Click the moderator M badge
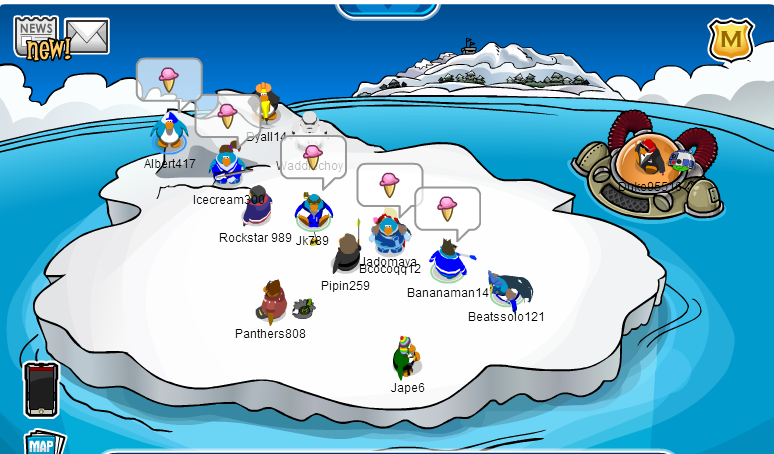The height and width of the screenshot is (454, 774). point(730,41)
